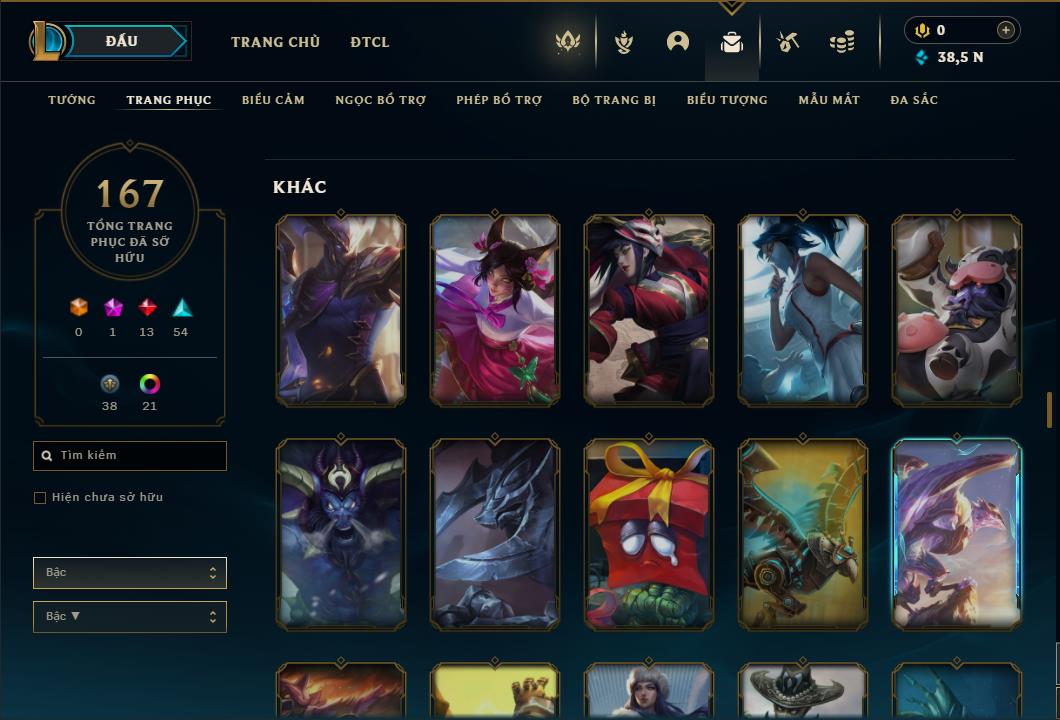
Task: Select the purple dragon skin card
Action: coord(957,535)
